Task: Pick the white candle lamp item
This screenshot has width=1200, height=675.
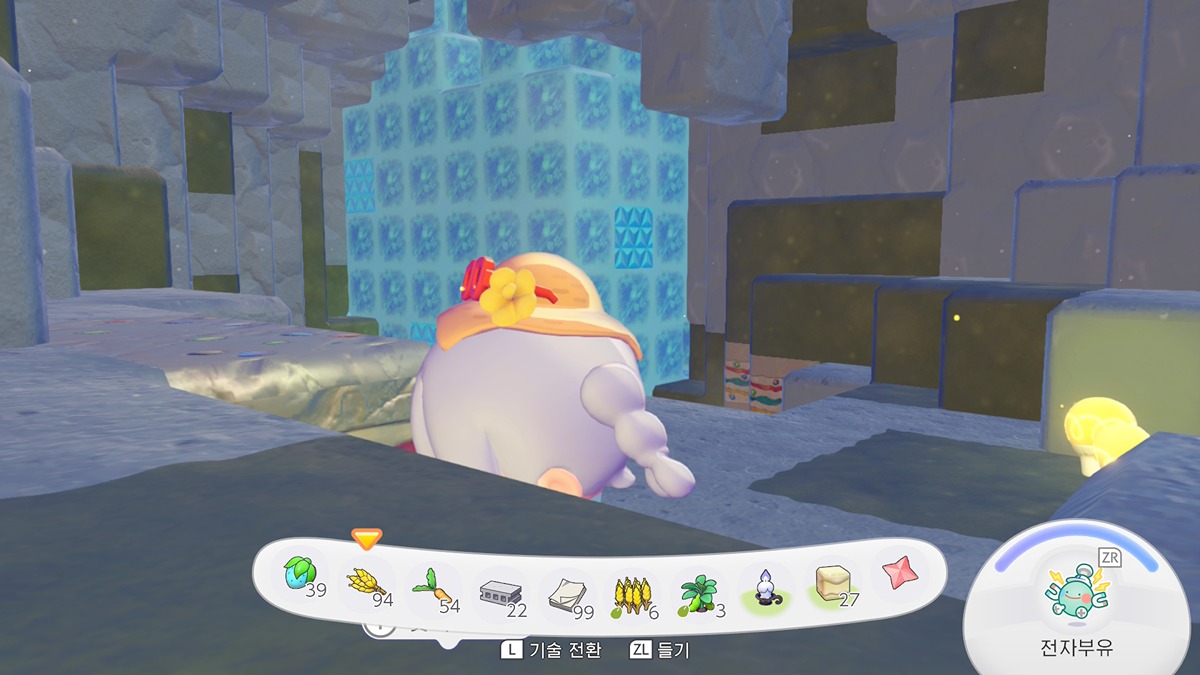Action: [766, 588]
